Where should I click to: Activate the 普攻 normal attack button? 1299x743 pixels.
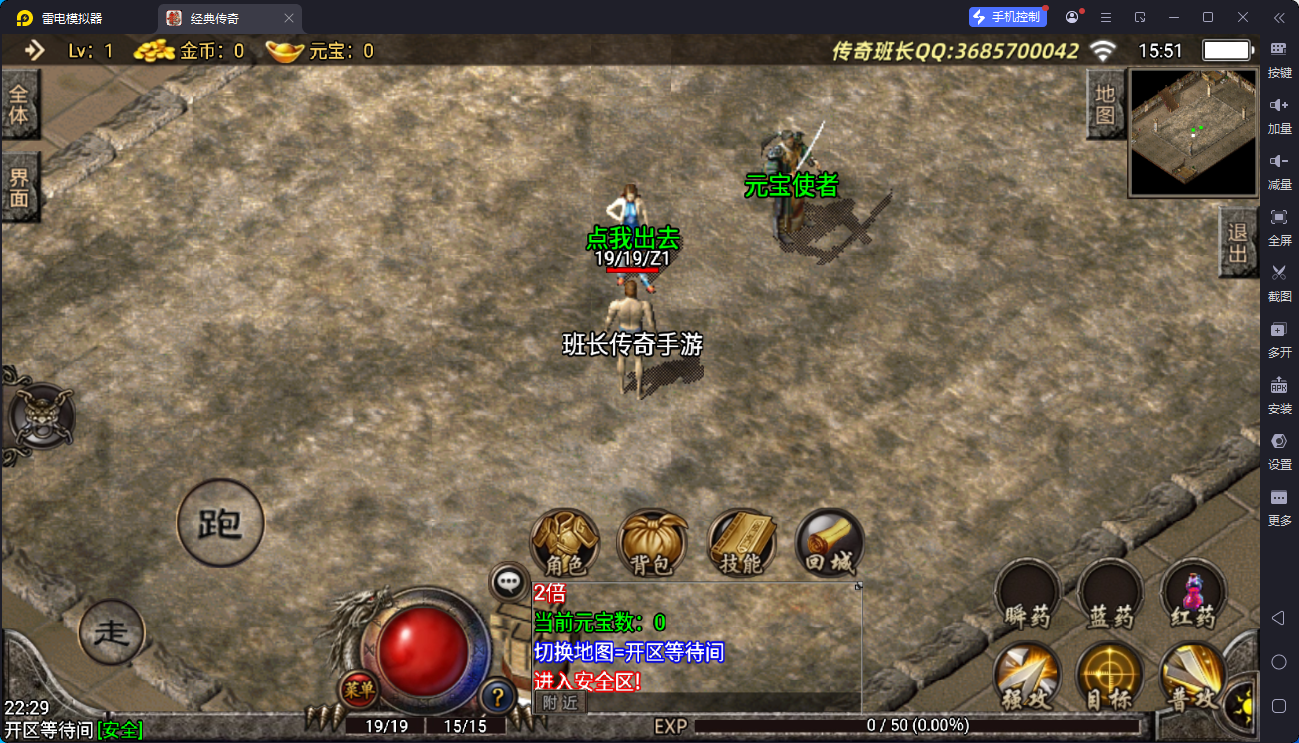click(x=1192, y=677)
